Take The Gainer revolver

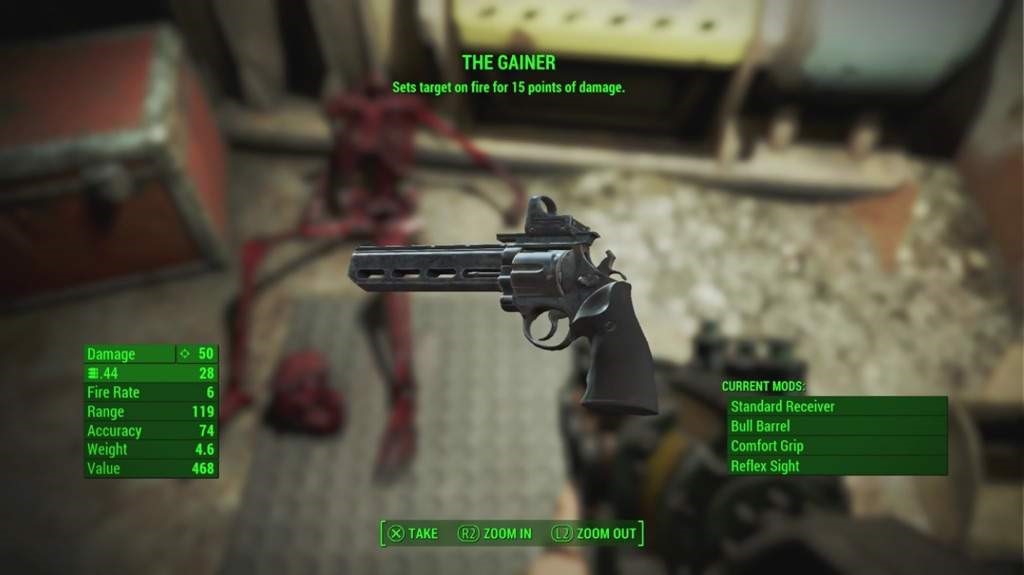413,533
